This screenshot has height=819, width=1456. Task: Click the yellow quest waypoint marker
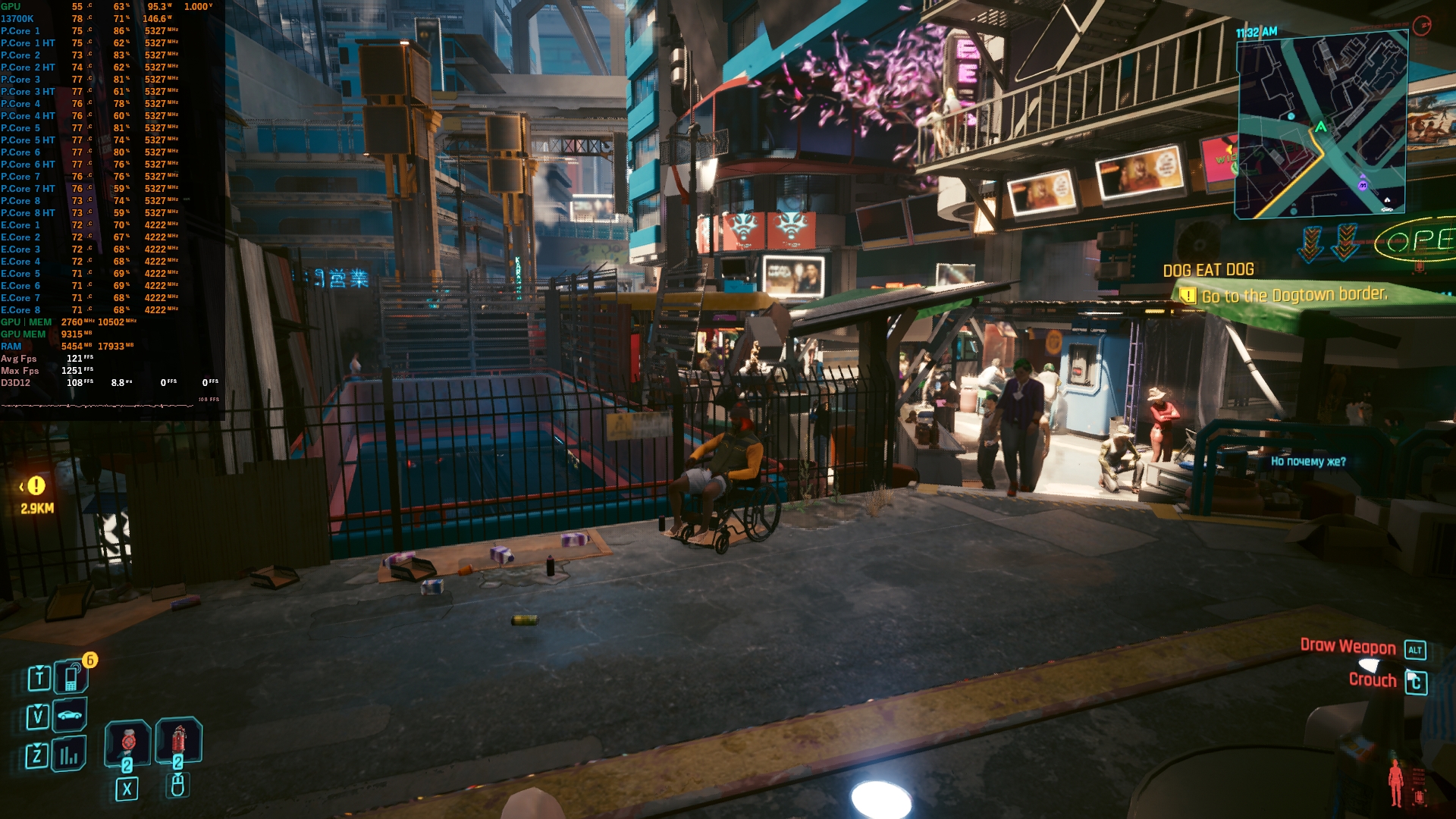(36, 486)
